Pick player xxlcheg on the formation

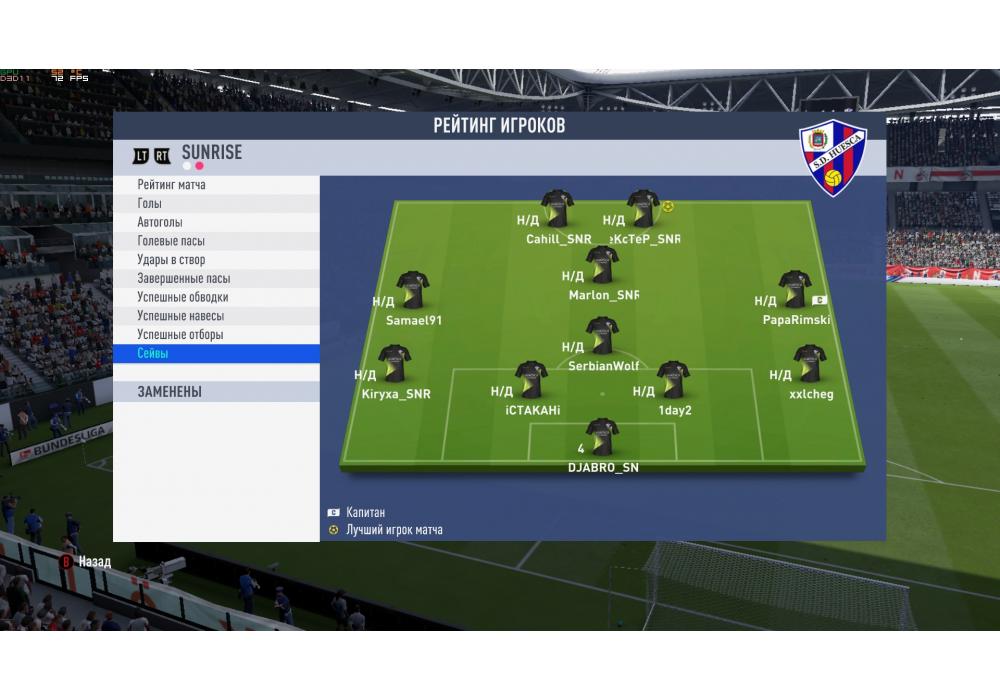tap(809, 364)
